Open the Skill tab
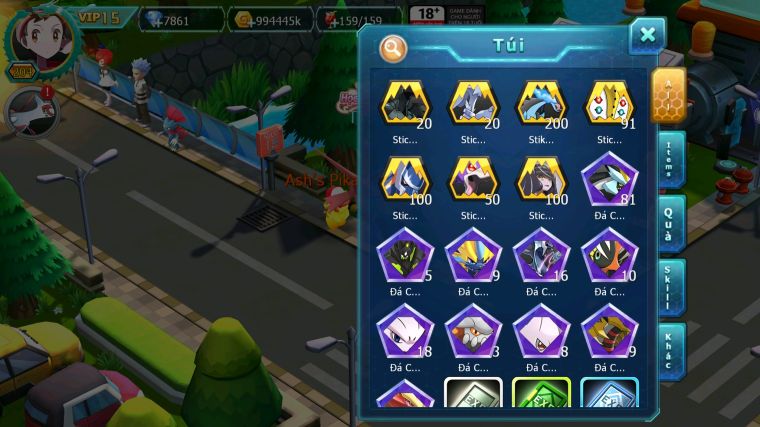The image size is (760, 427). (x=671, y=288)
